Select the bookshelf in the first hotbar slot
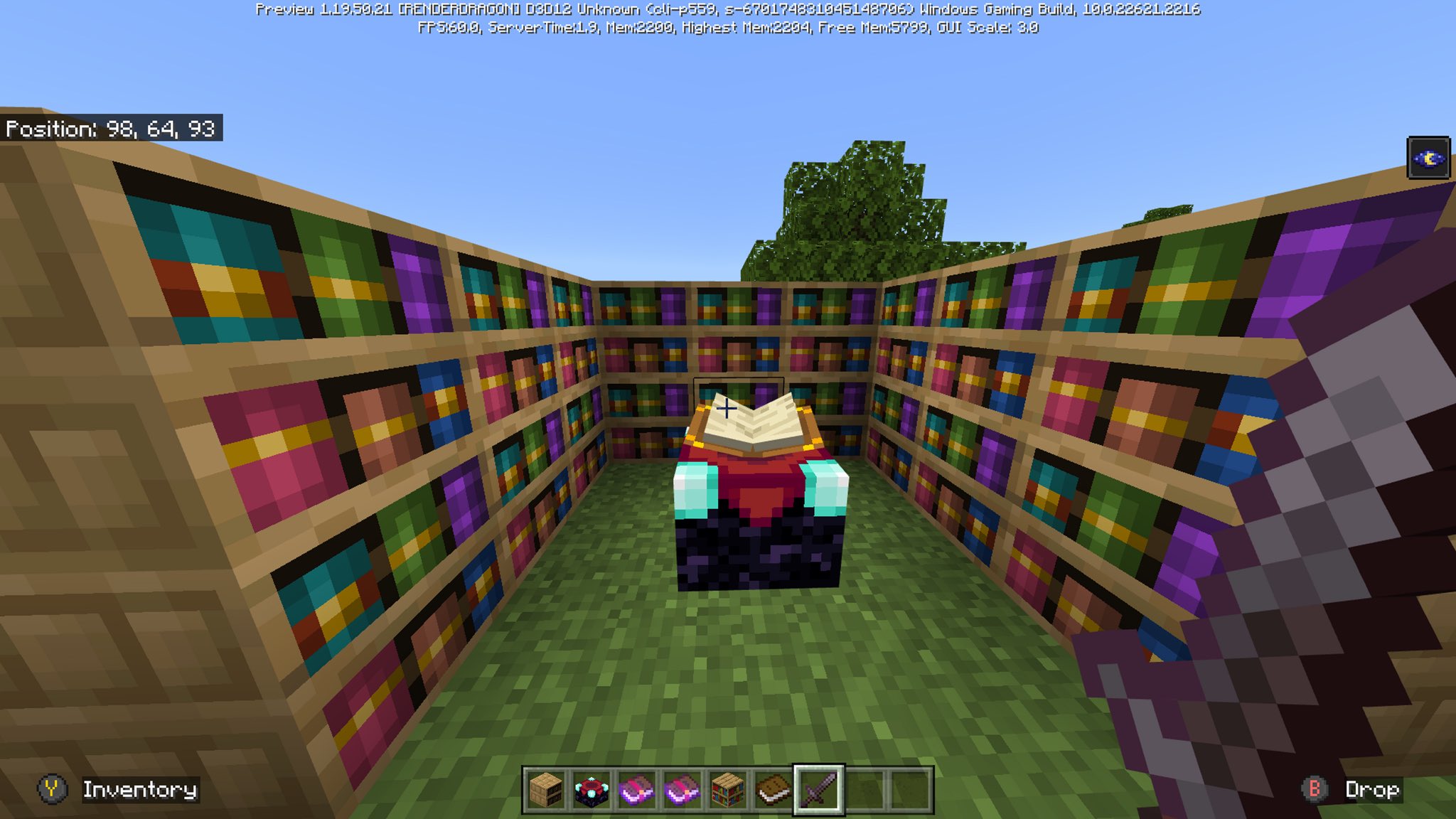Viewport: 1456px width, 819px height. coord(547,789)
